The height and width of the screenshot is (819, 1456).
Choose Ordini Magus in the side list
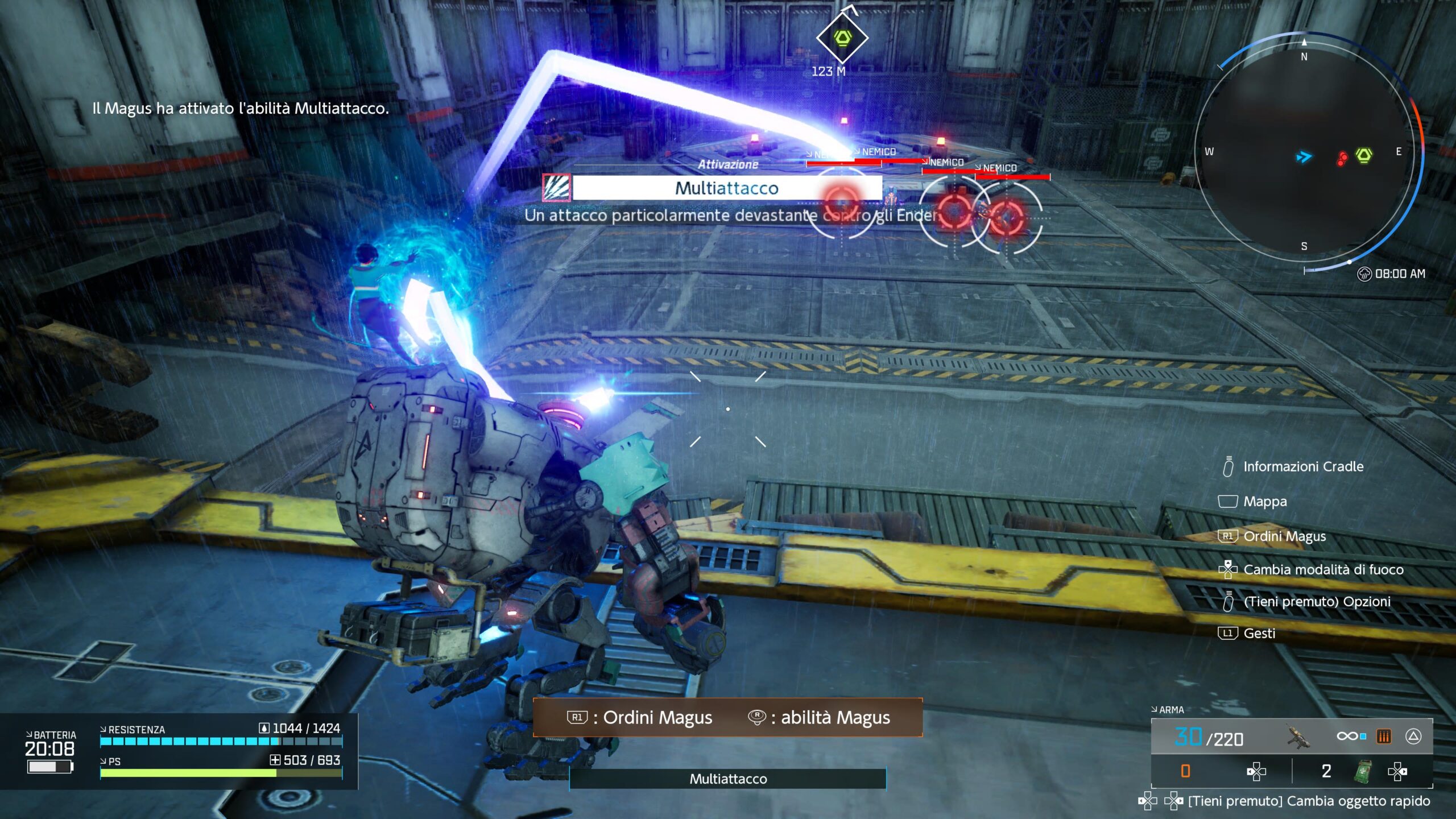(x=1284, y=536)
